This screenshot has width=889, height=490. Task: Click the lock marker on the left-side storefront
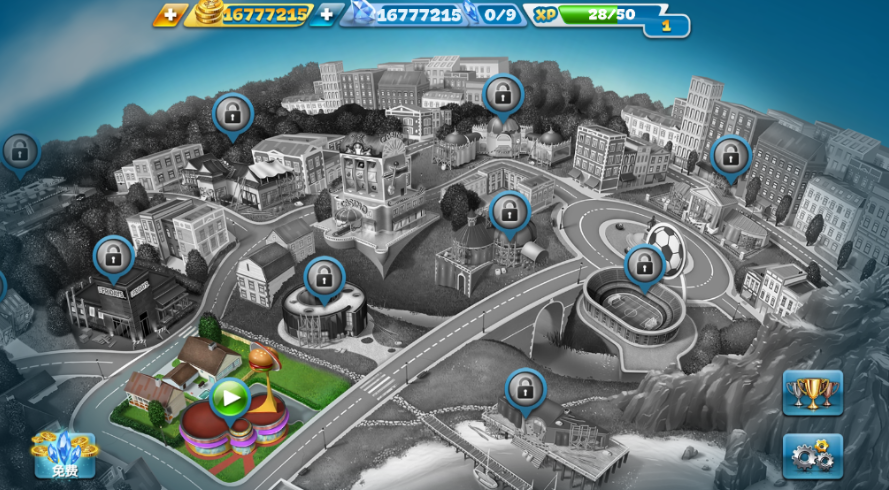[113, 256]
